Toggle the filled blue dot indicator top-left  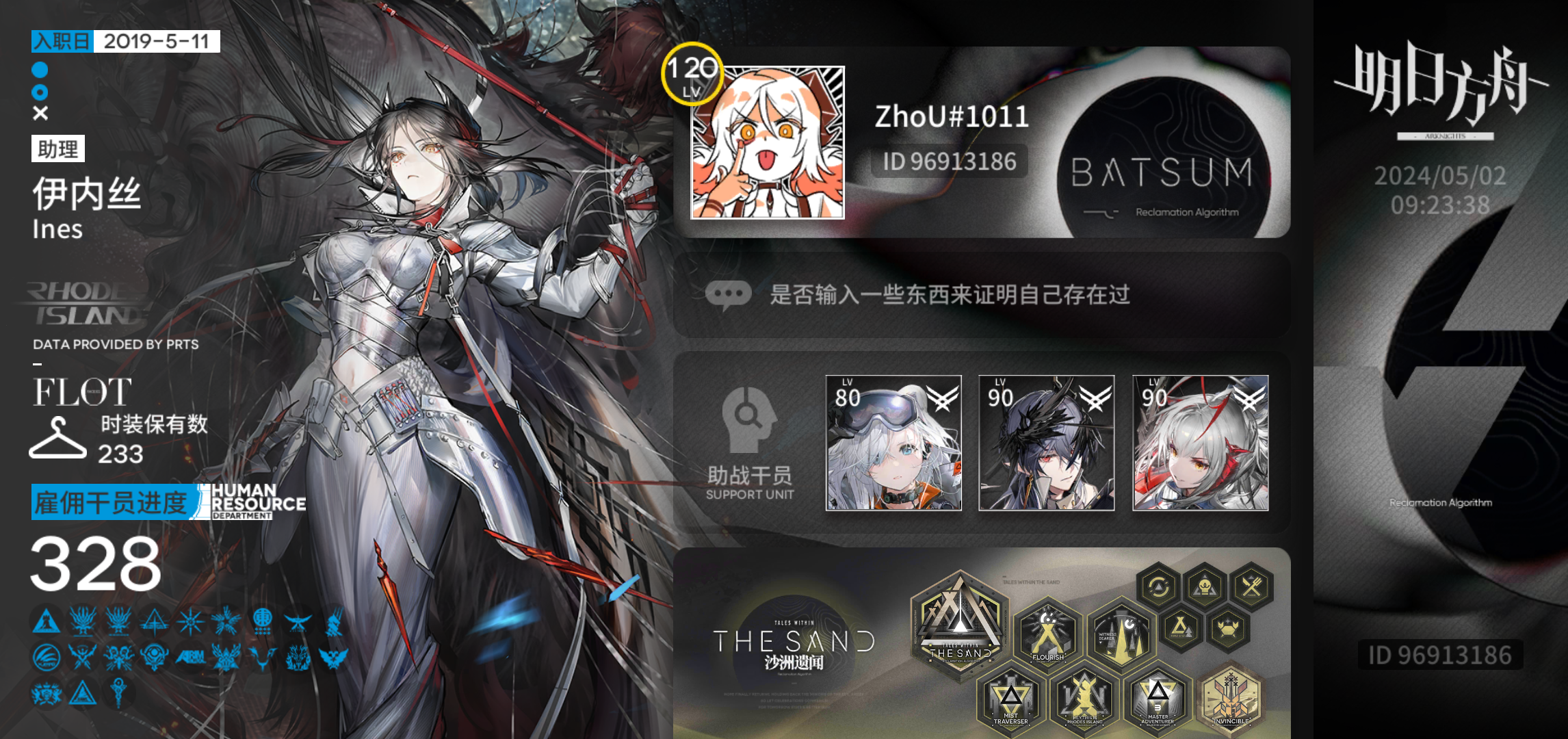38,68
